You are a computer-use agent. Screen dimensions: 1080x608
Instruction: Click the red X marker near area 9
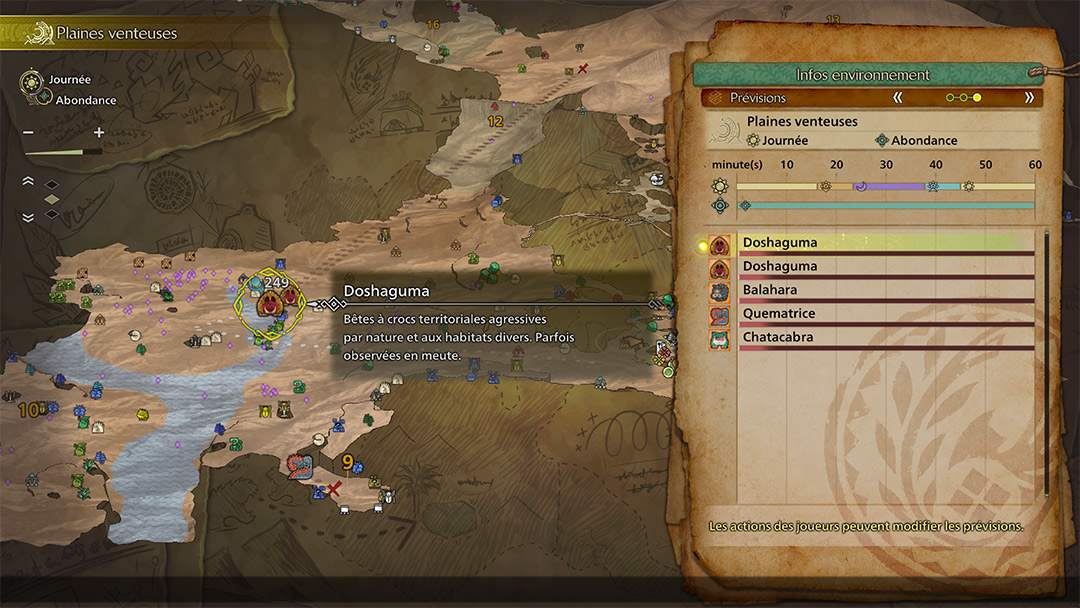click(336, 488)
